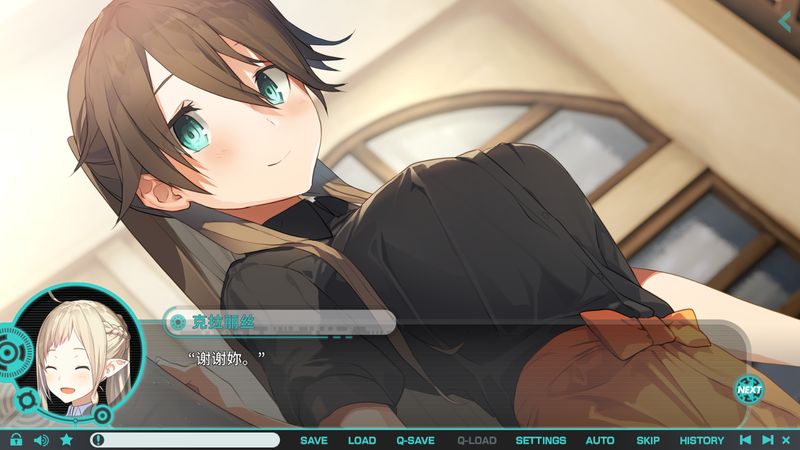
Task: Jump forward with the next-scene arrow icon
Action: pos(766,440)
